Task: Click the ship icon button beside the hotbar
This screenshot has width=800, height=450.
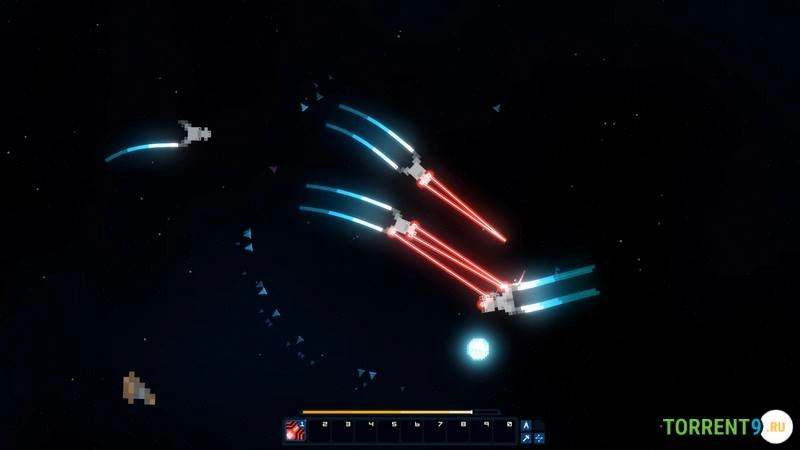Action: pyautogui.click(x=526, y=425)
